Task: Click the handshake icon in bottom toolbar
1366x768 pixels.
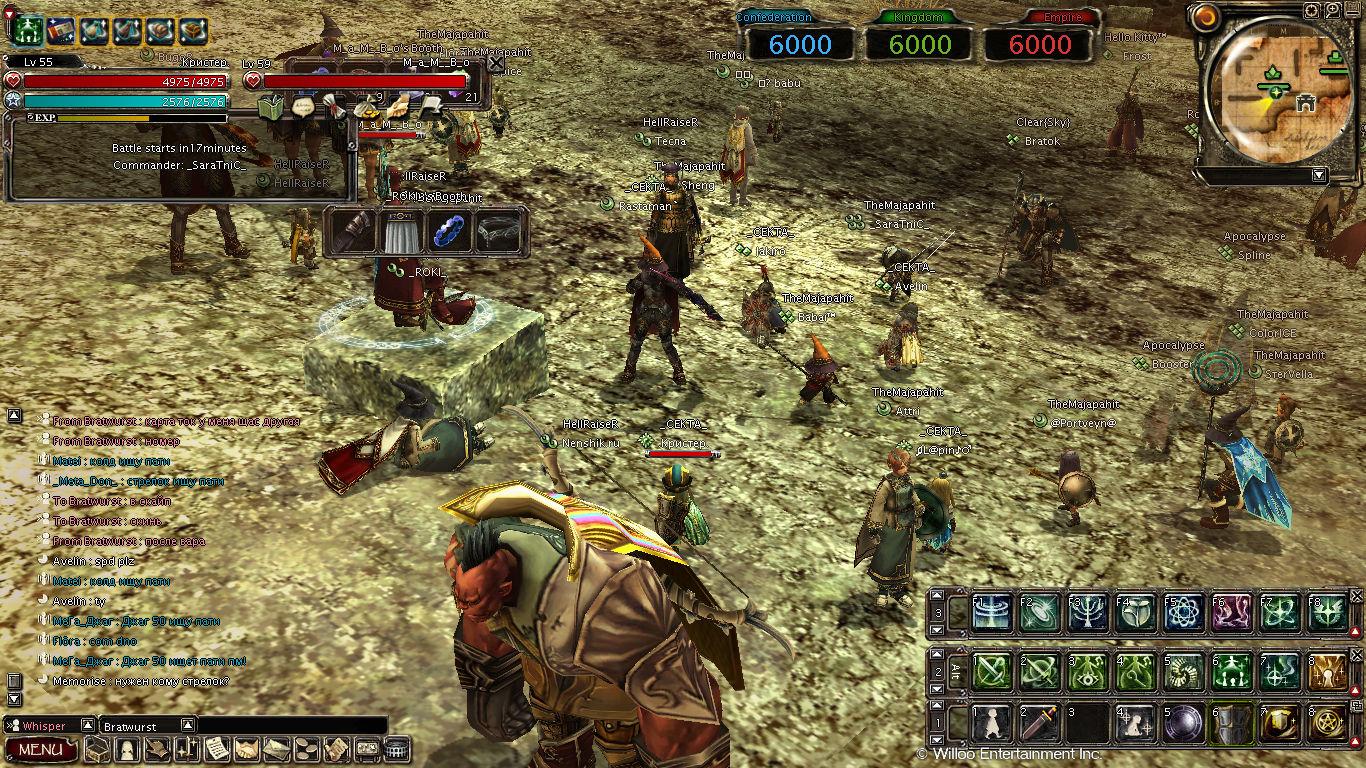Action: (x=243, y=749)
